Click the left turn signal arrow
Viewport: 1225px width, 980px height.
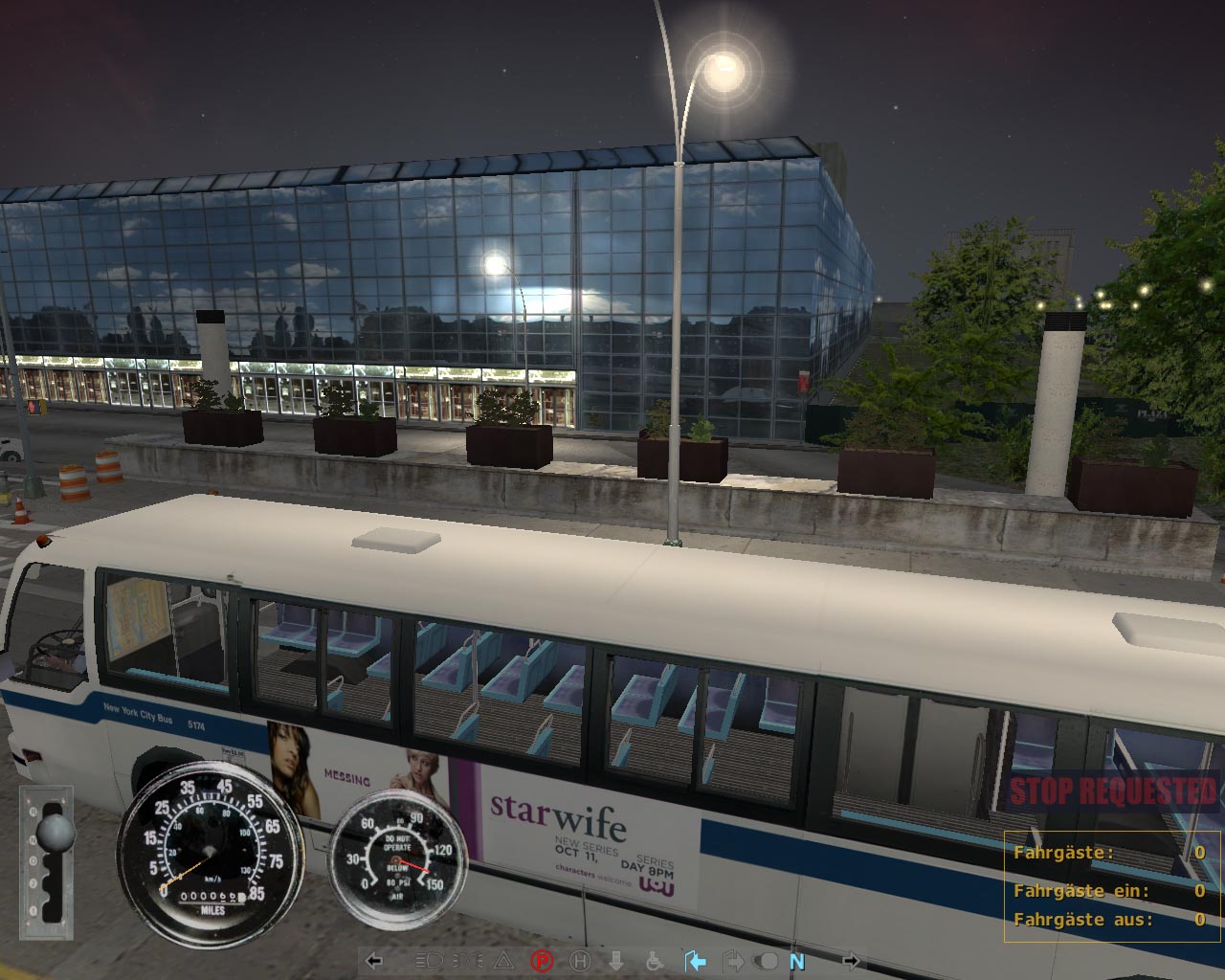coord(375,961)
